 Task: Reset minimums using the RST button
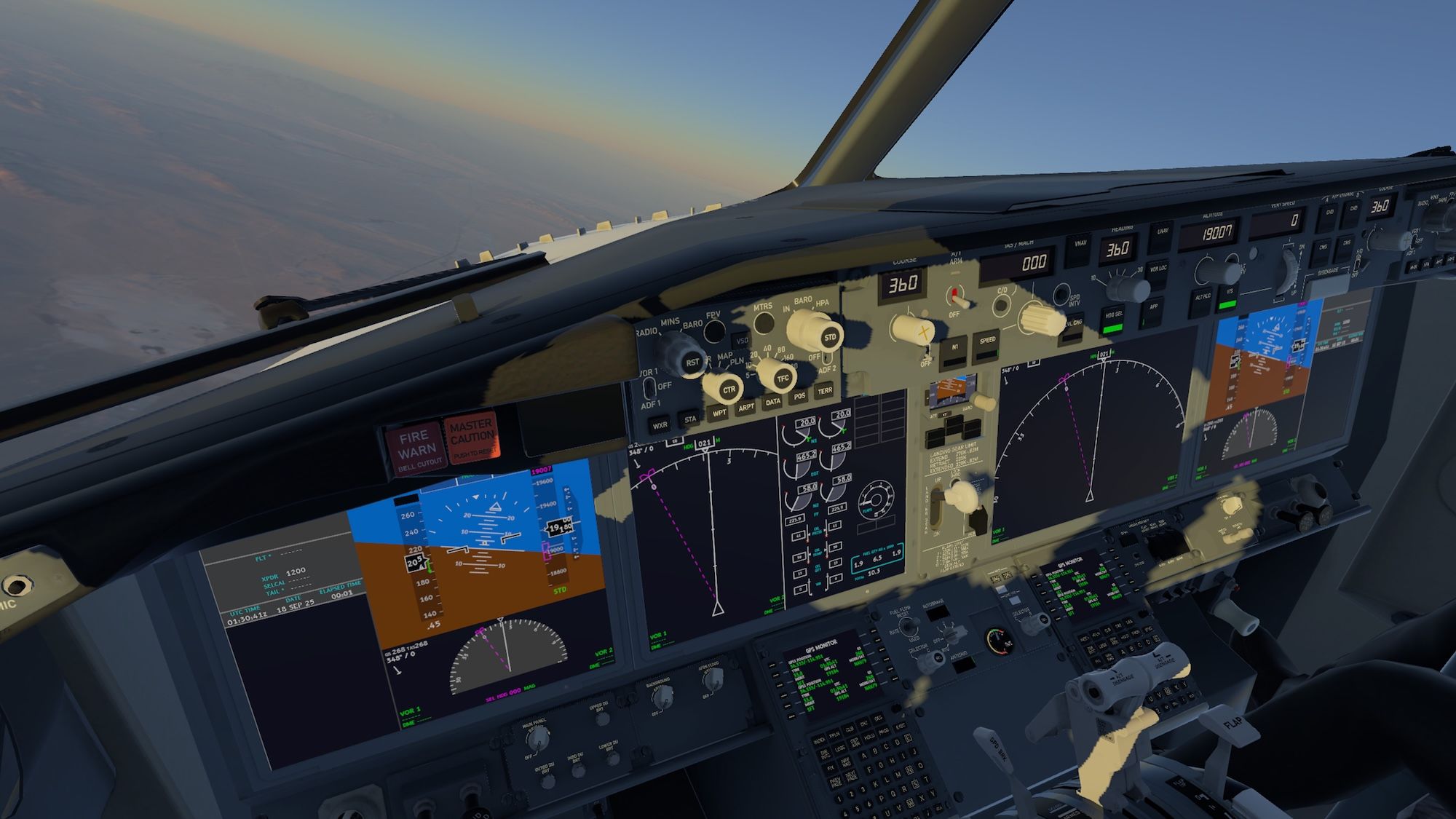click(x=692, y=362)
